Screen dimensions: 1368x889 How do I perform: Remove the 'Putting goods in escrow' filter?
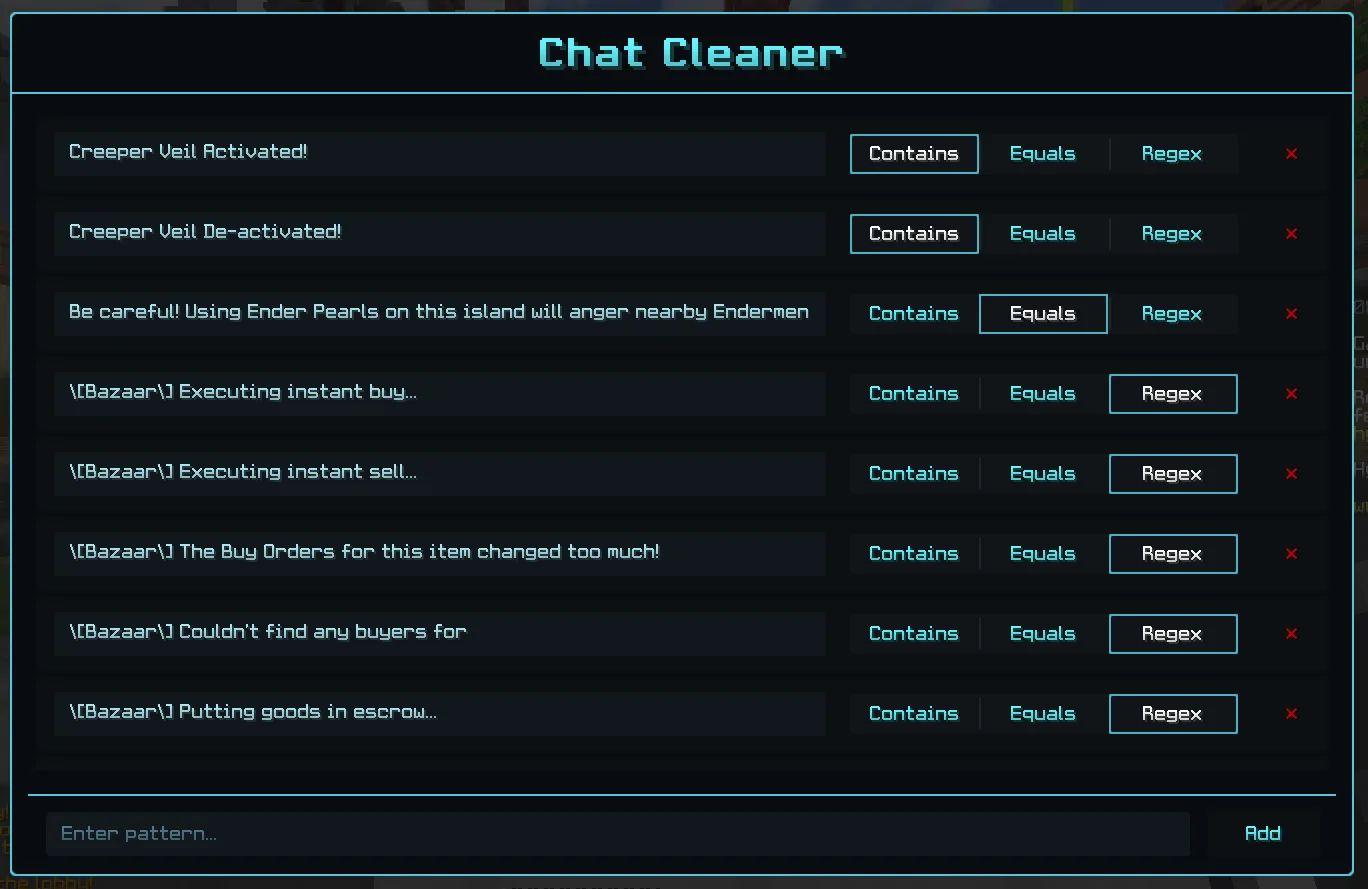point(1290,714)
